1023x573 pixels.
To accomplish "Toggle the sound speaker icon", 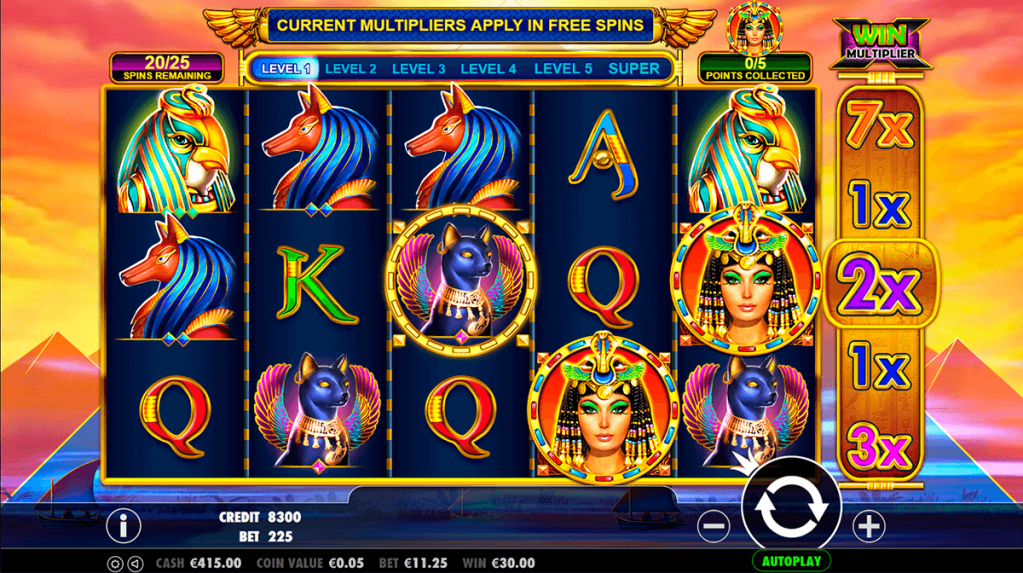I will [135, 563].
